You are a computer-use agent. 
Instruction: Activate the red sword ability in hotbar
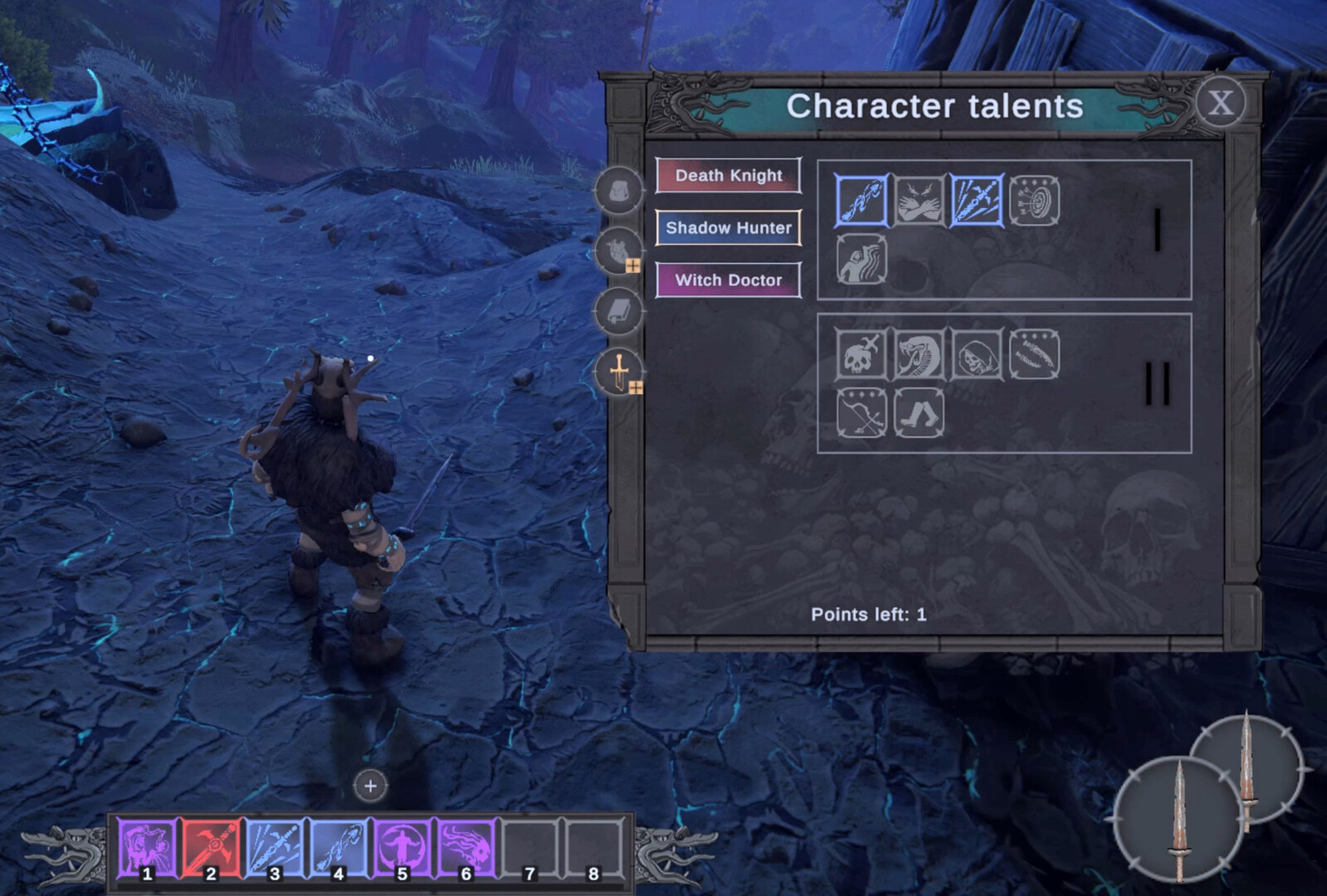pos(212,848)
